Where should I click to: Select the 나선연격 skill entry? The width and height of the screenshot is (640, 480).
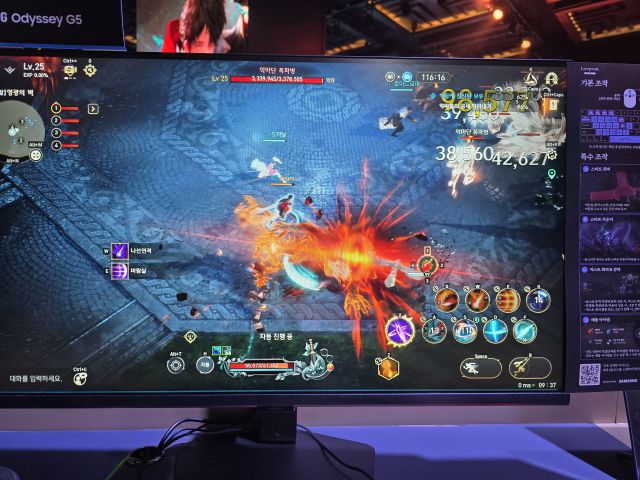[x=119, y=251]
